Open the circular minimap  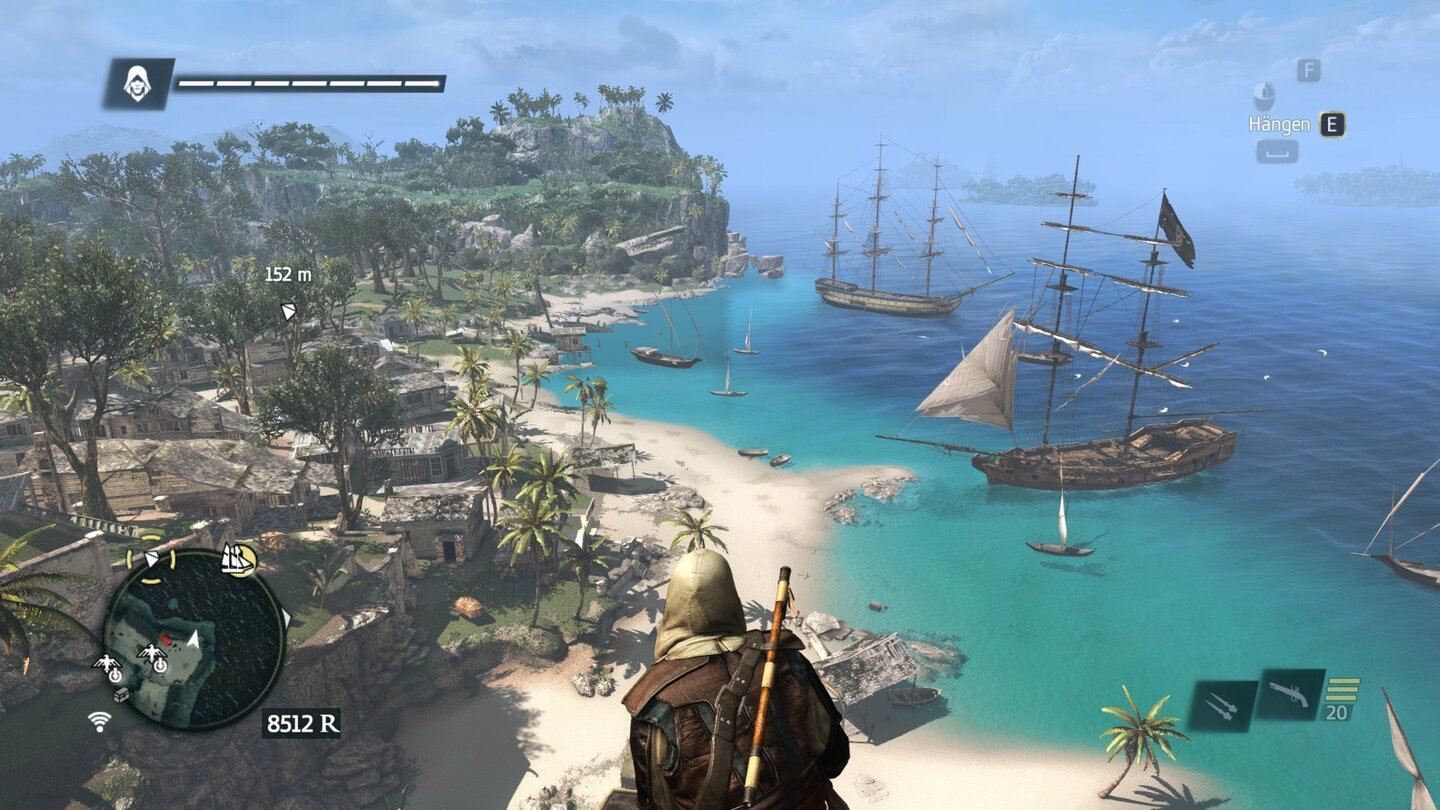coord(194,638)
